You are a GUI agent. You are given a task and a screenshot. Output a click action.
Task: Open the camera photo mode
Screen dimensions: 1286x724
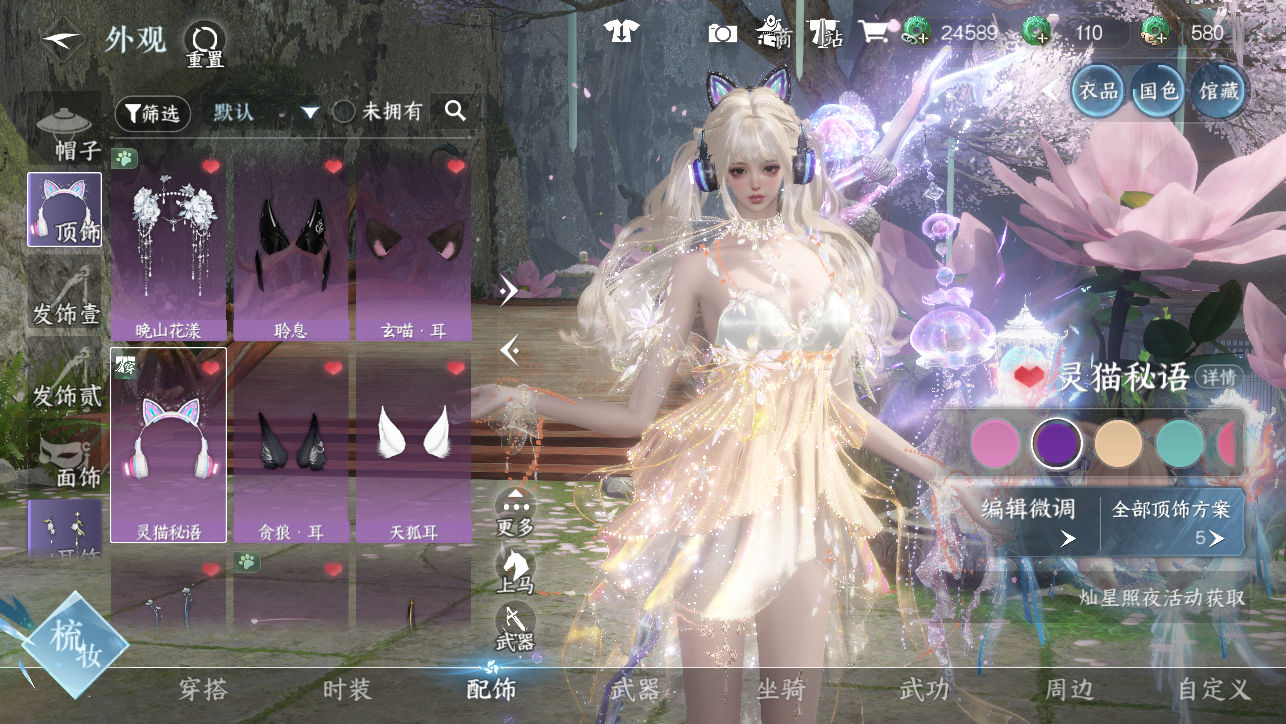click(722, 33)
